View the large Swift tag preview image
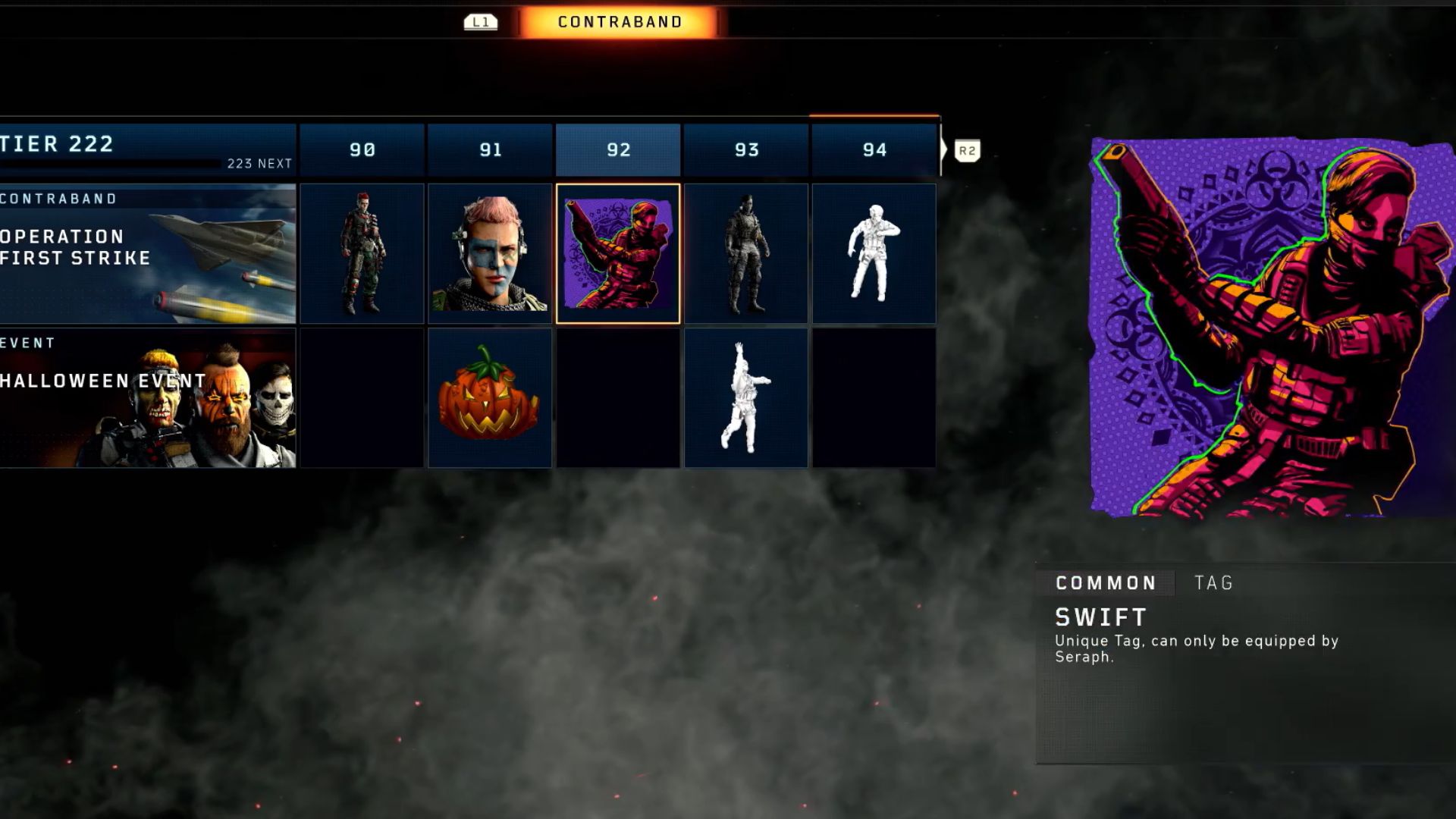The height and width of the screenshot is (819, 1456). coord(1272,328)
